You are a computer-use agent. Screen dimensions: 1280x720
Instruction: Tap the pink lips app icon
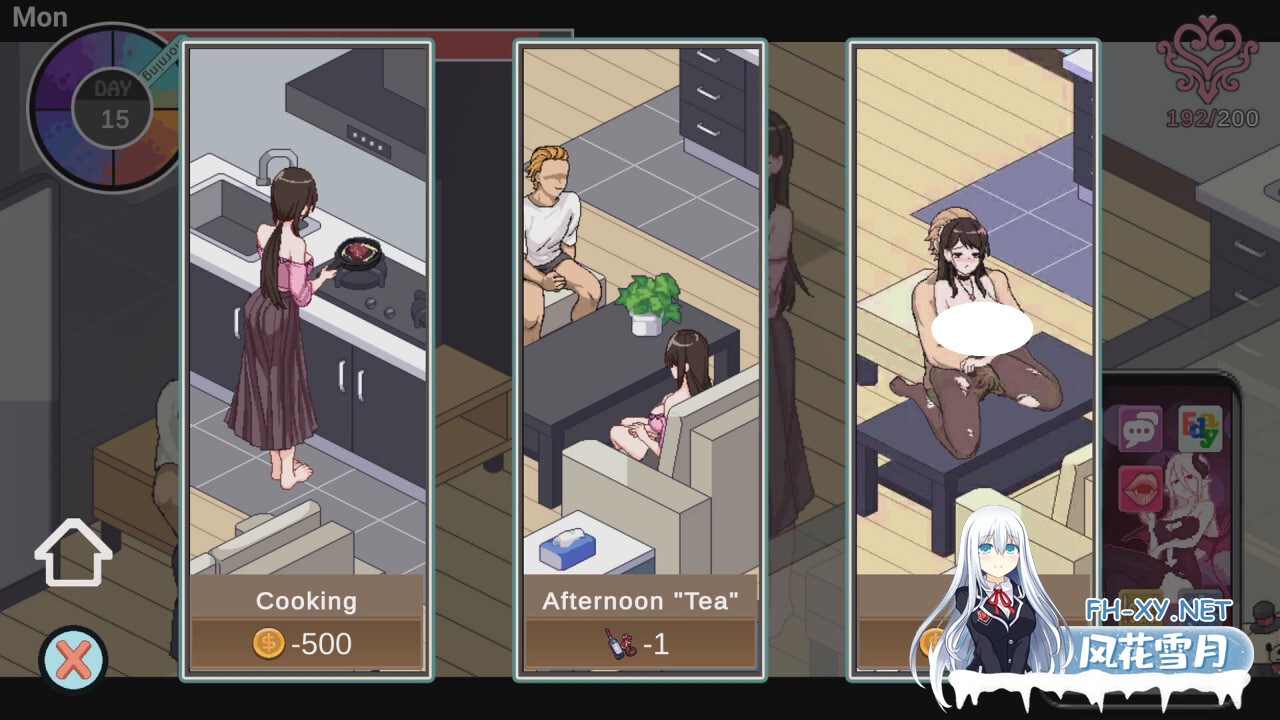[1141, 488]
